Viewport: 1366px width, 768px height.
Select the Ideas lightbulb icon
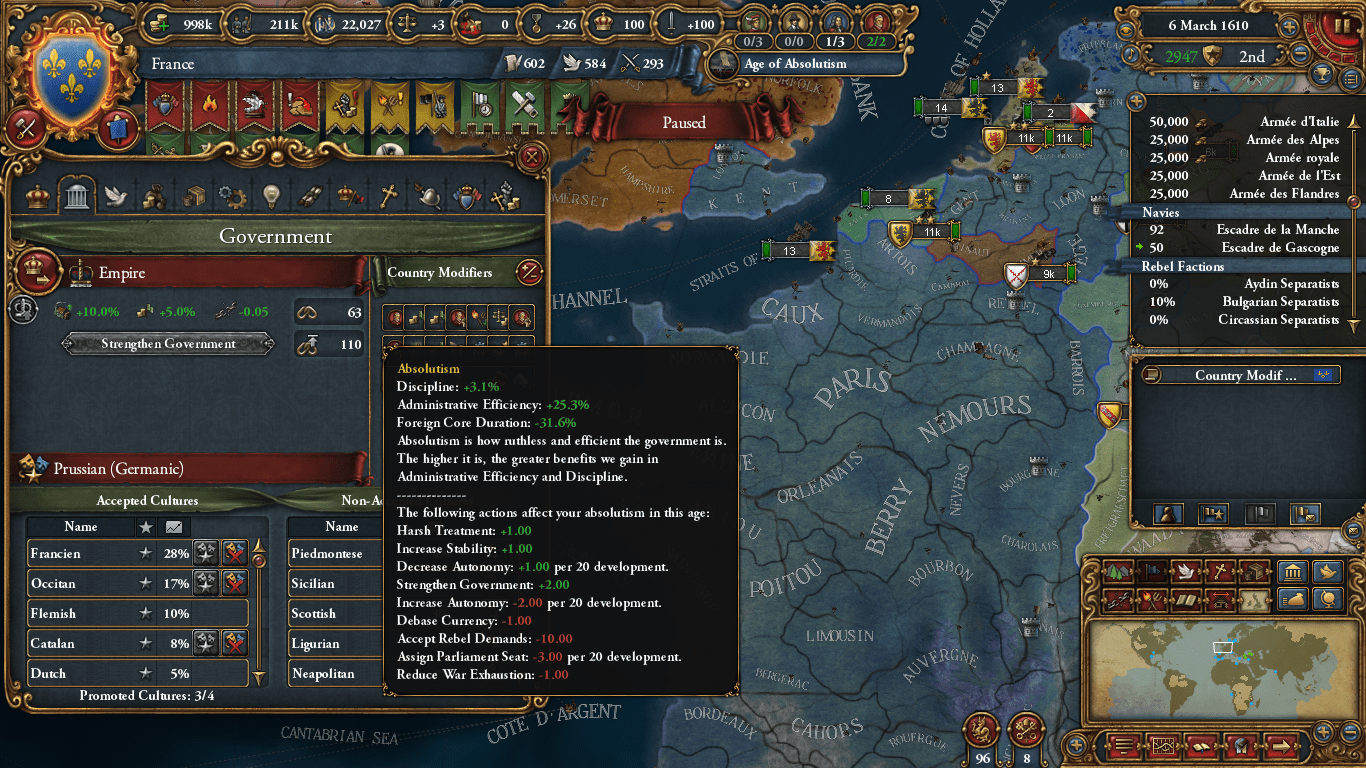[270, 196]
